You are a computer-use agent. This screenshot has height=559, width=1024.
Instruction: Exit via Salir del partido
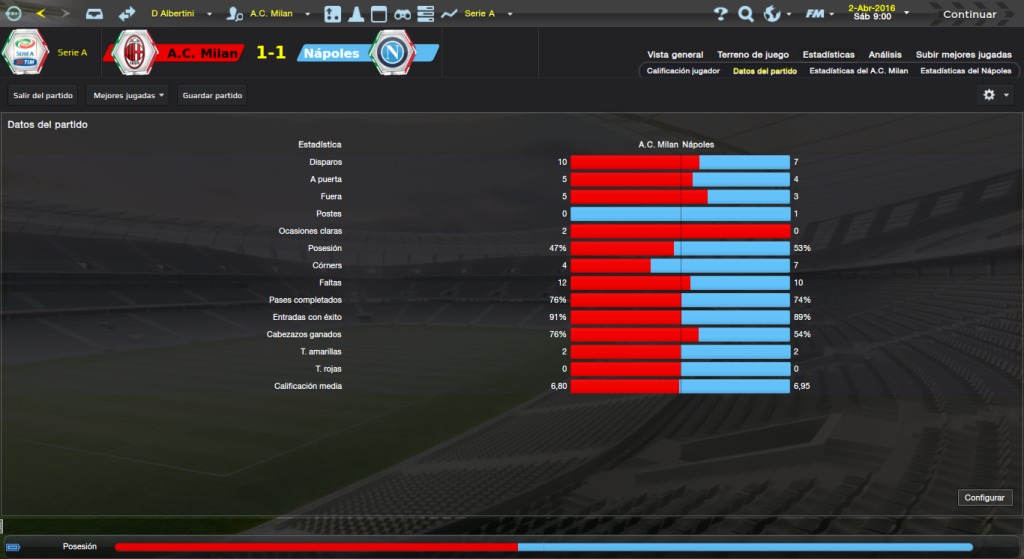pos(42,95)
